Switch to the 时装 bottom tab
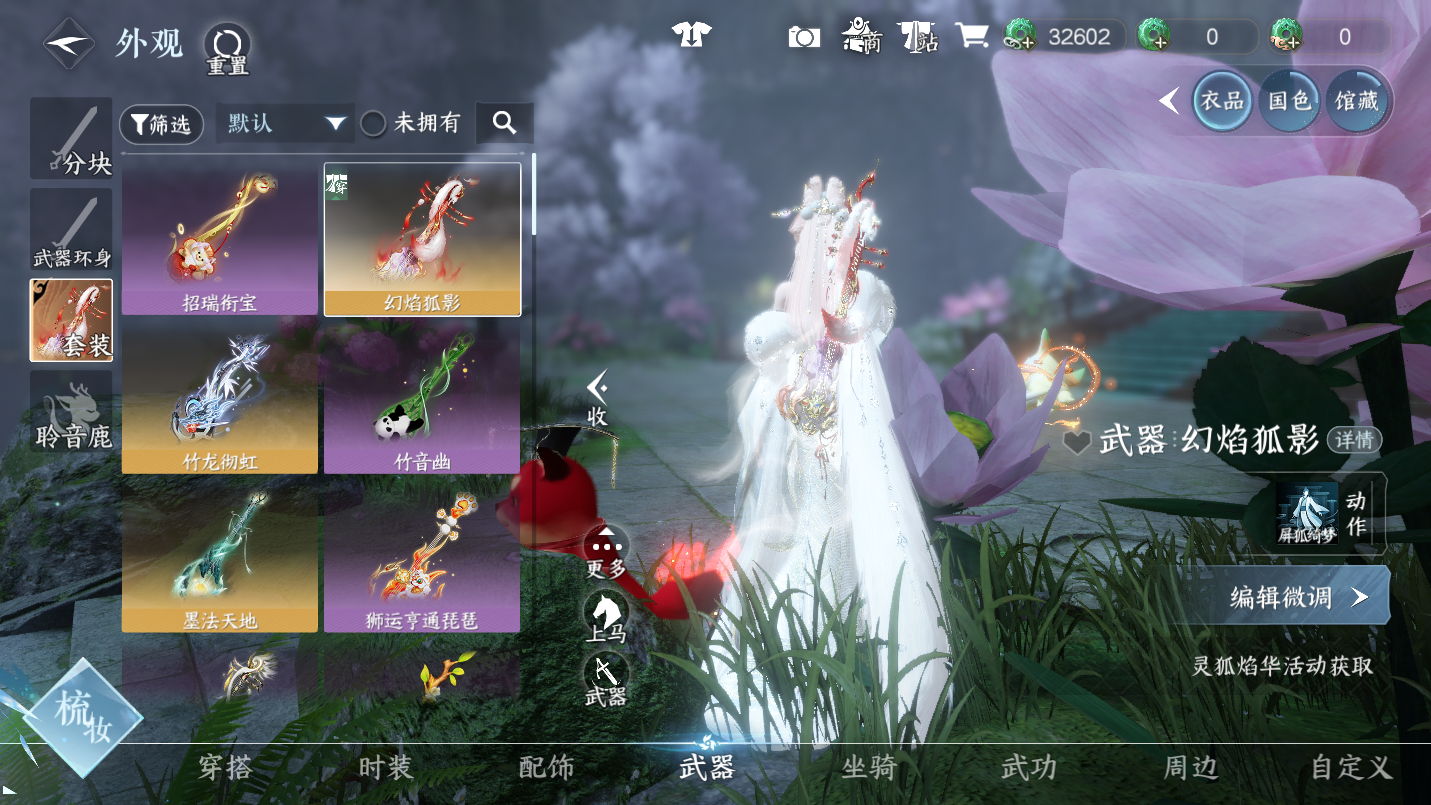The width and height of the screenshot is (1431, 805). tap(385, 768)
